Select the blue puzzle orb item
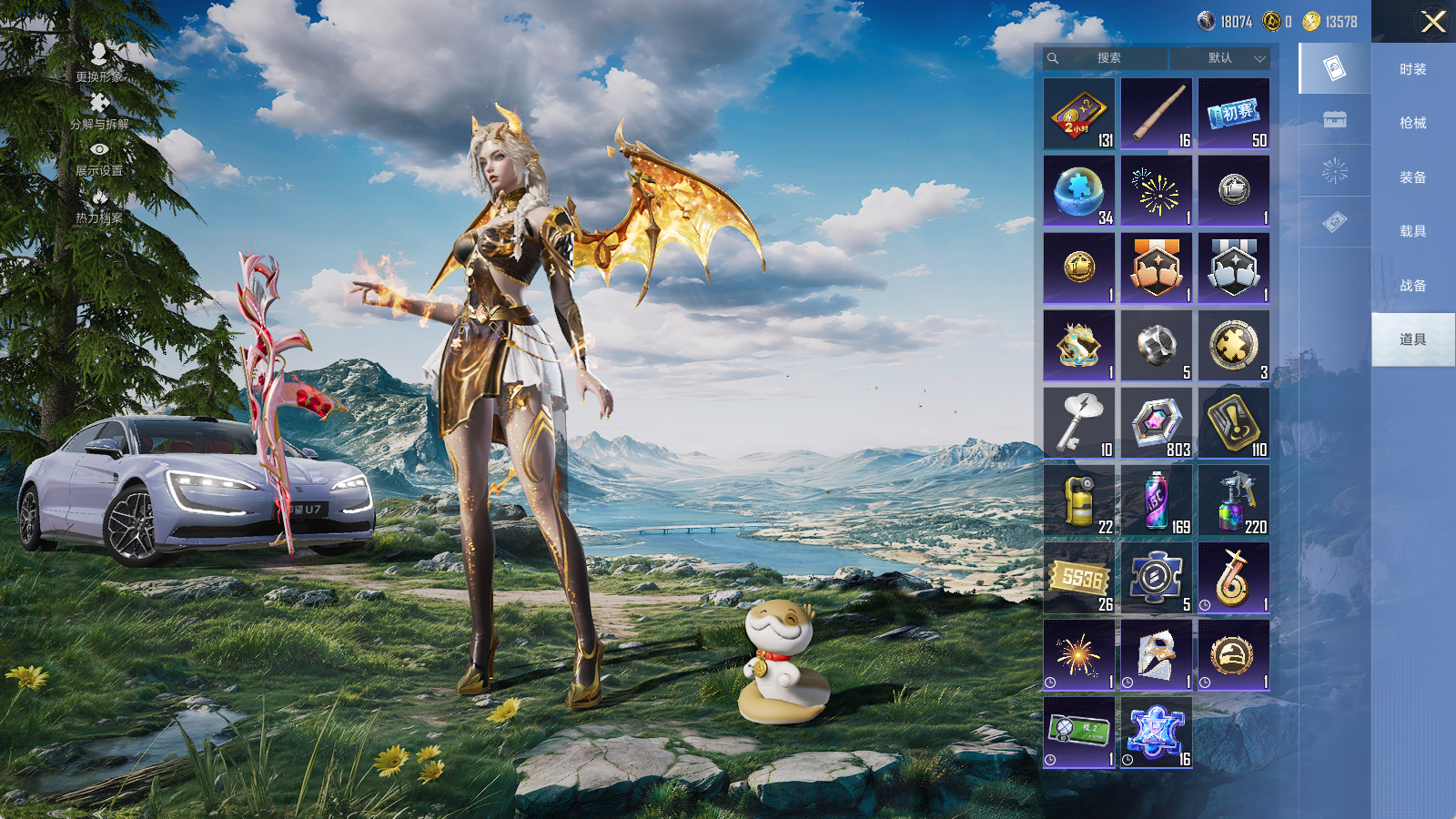 [x=1079, y=191]
